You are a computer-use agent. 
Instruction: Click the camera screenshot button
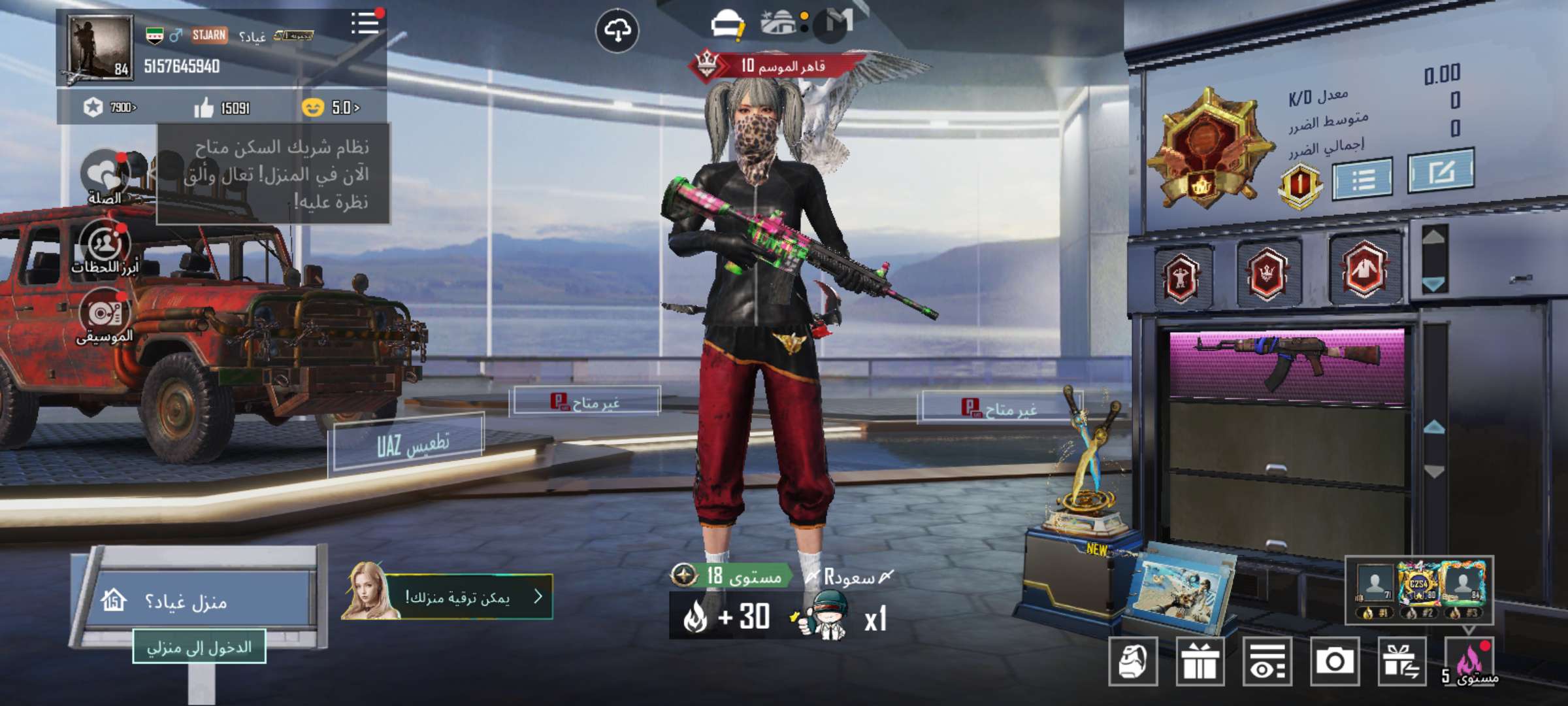[1335, 662]
